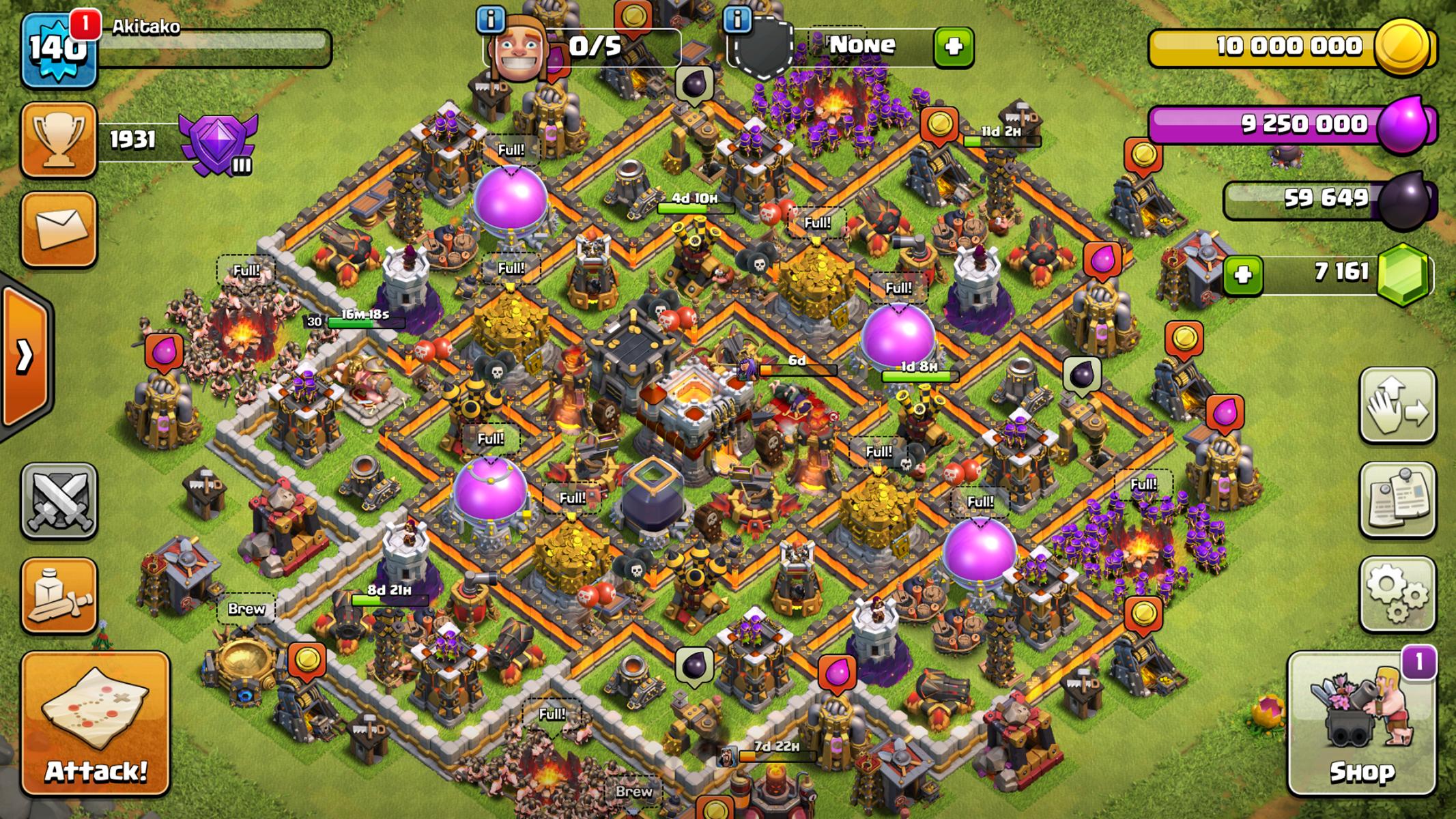The height and width of the screenshot is (819, 1456).
Task: Open the potion and sword training button
Action: (x=59, y=595)
